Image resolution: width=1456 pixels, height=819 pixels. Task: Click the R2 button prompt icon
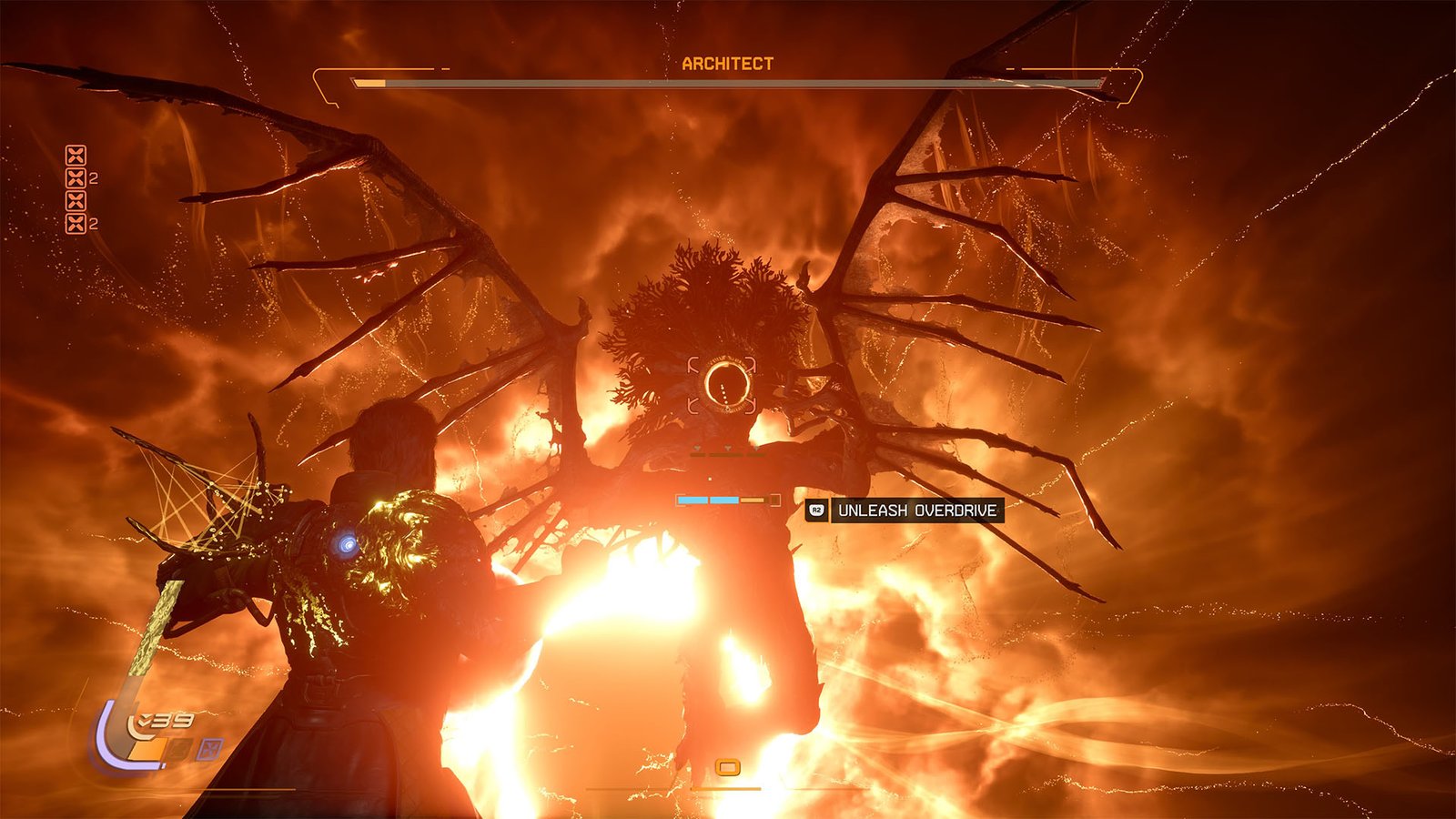(x=816, y=511)
